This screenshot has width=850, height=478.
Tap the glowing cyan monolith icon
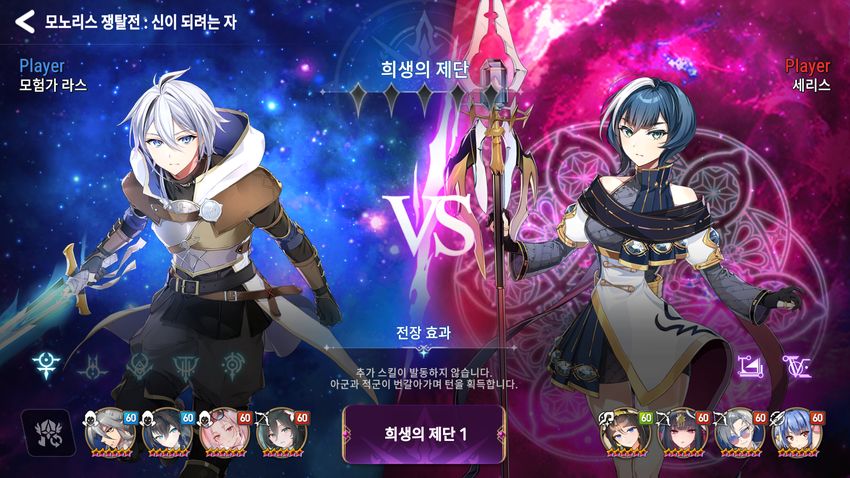[46, 365]
